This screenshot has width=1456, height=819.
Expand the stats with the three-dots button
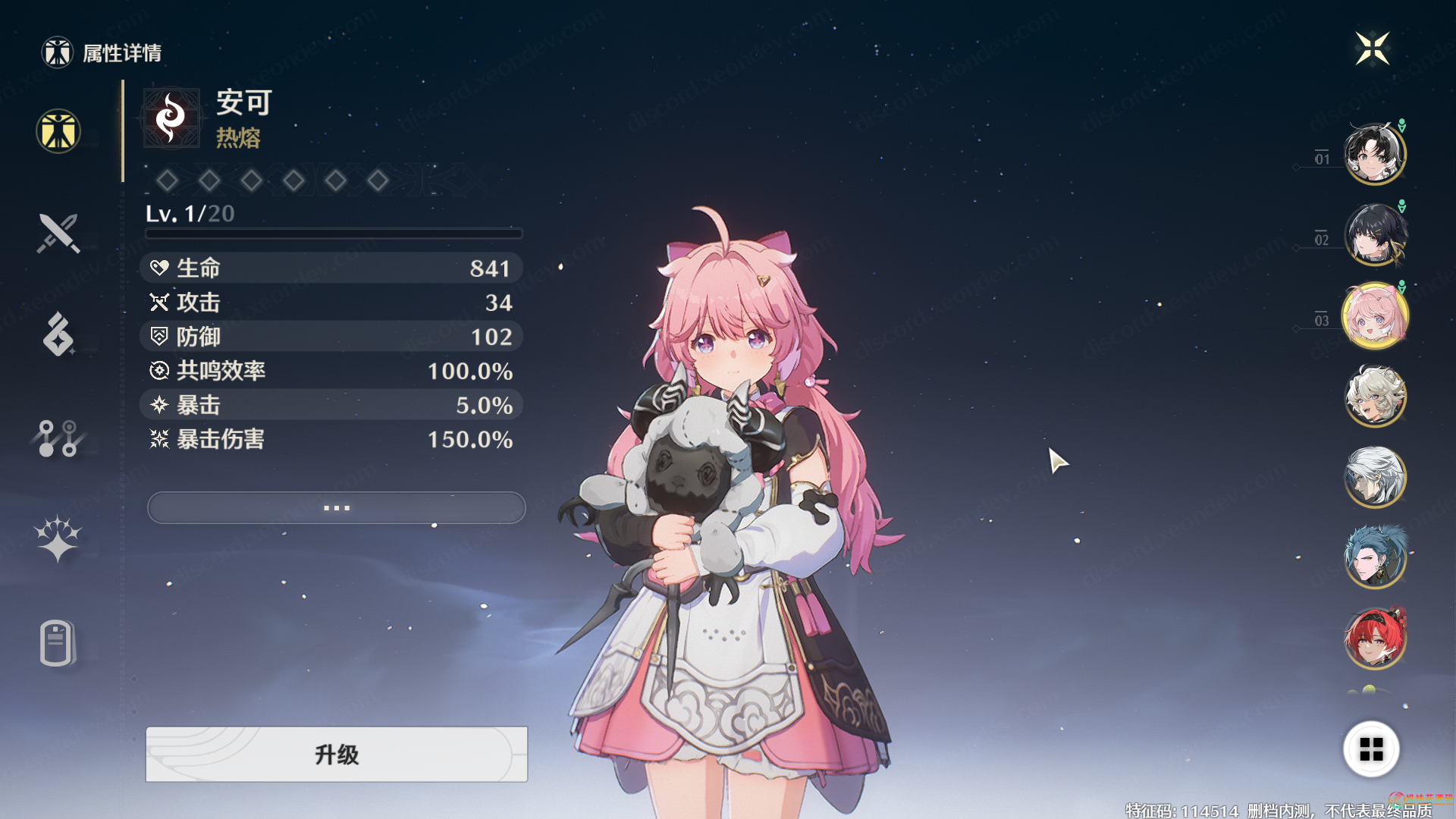click(x=336, y=507)
